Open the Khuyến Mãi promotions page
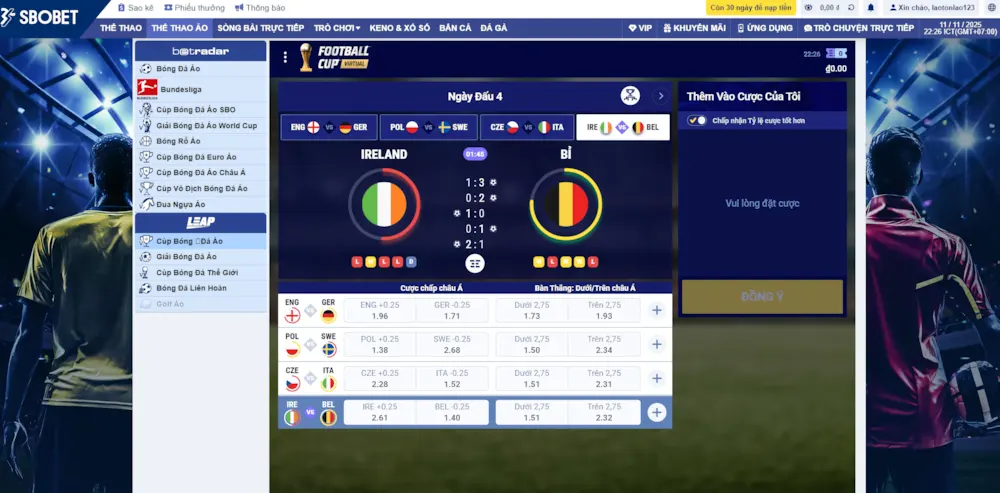The image size is (1000, 493). coord(692,28)
